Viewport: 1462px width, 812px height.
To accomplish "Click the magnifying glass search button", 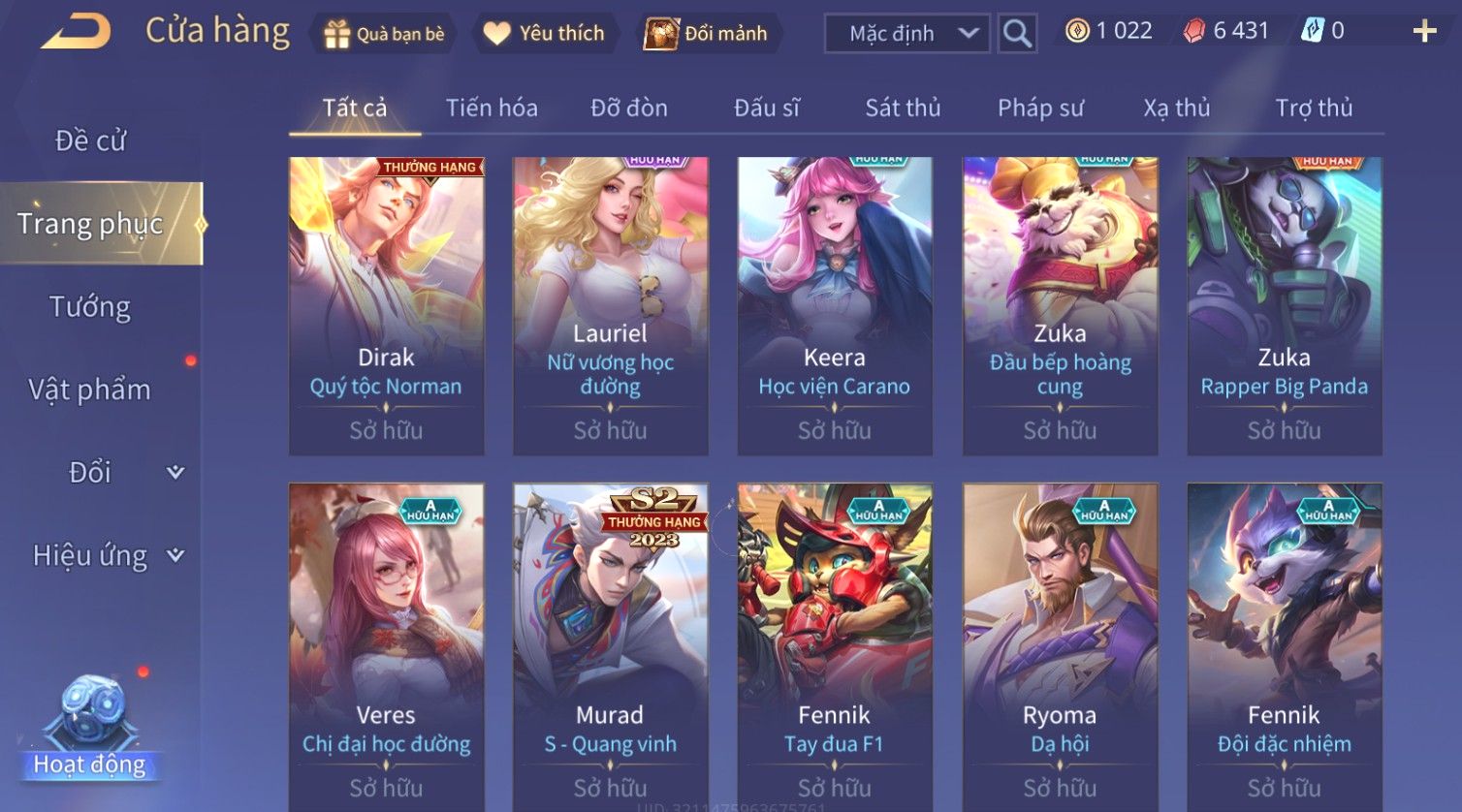I will [x=1017, y=34].
